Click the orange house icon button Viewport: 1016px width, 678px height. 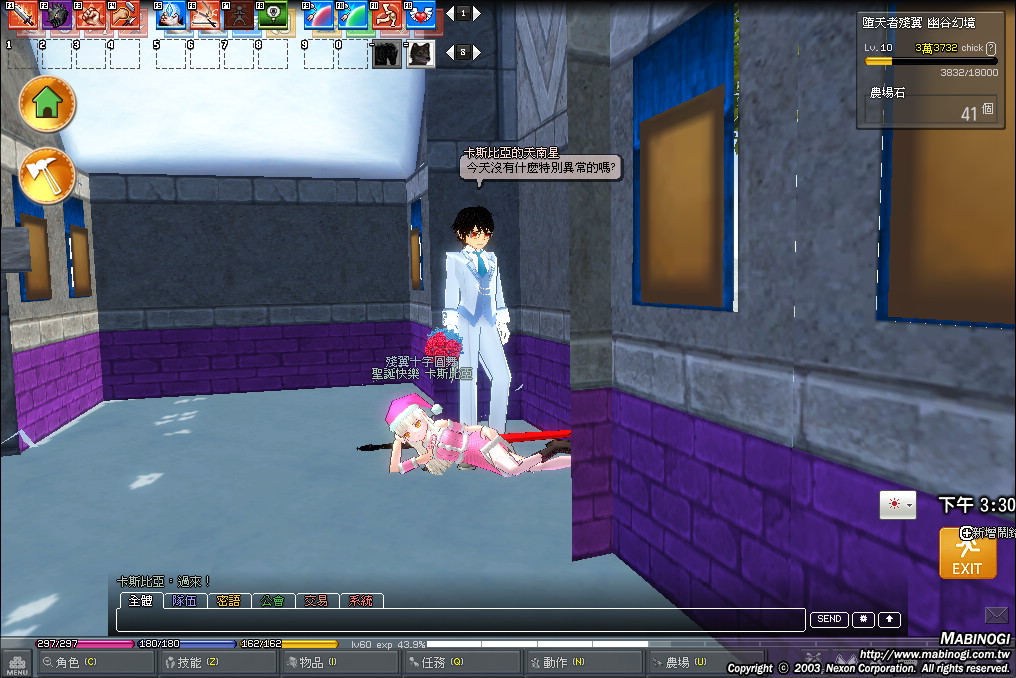click(47, 103)
